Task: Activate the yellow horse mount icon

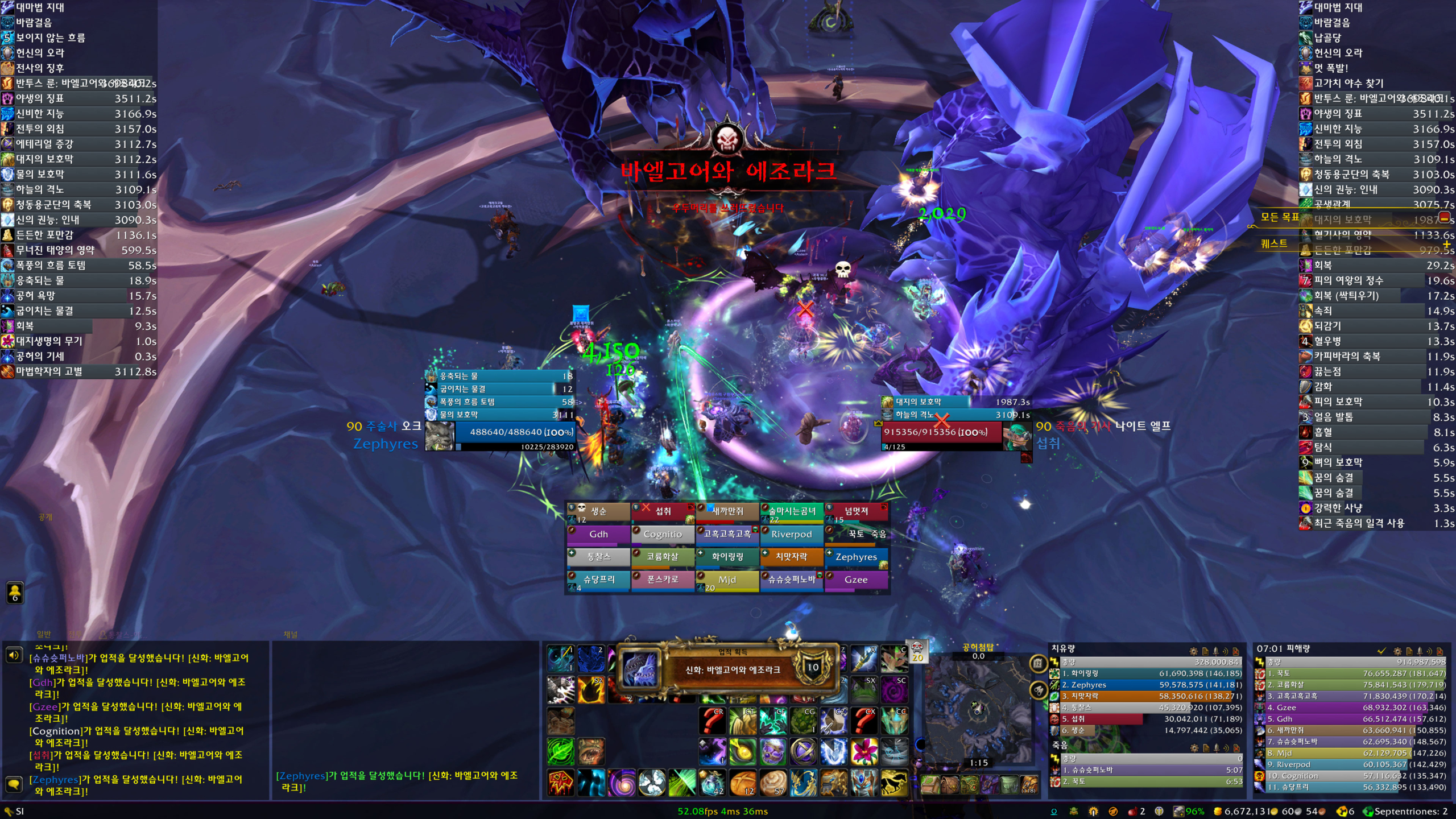Action: coord(894,783)
